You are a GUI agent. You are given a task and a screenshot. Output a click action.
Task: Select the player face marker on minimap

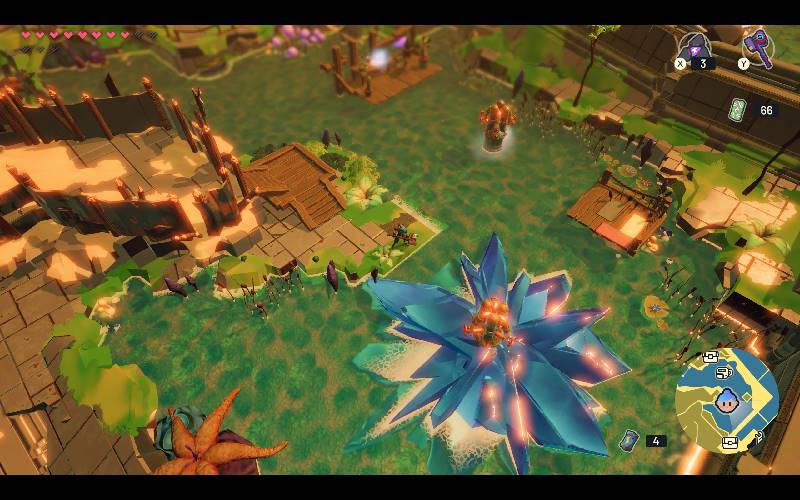click(x=725, y=402)
